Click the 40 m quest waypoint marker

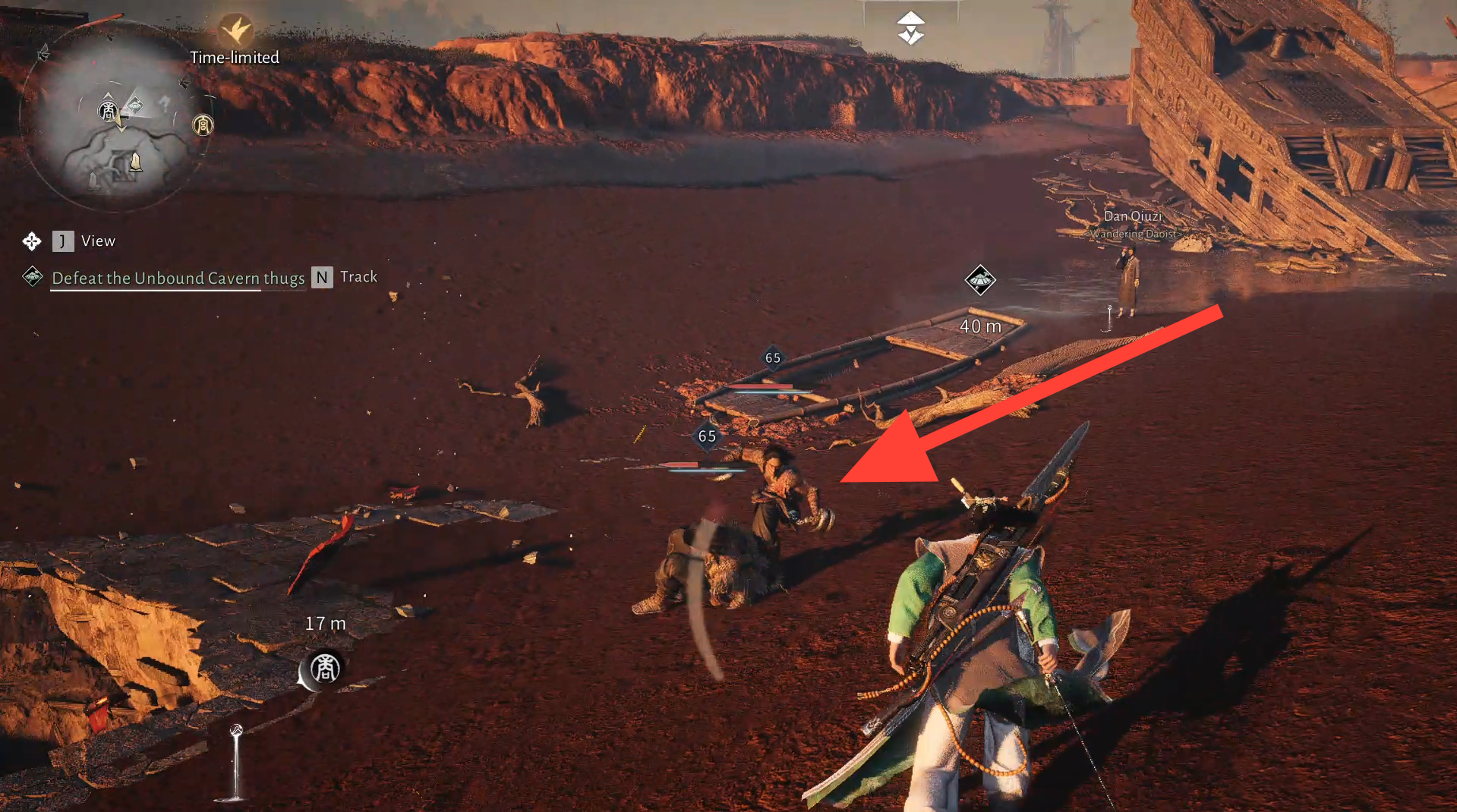979,280
